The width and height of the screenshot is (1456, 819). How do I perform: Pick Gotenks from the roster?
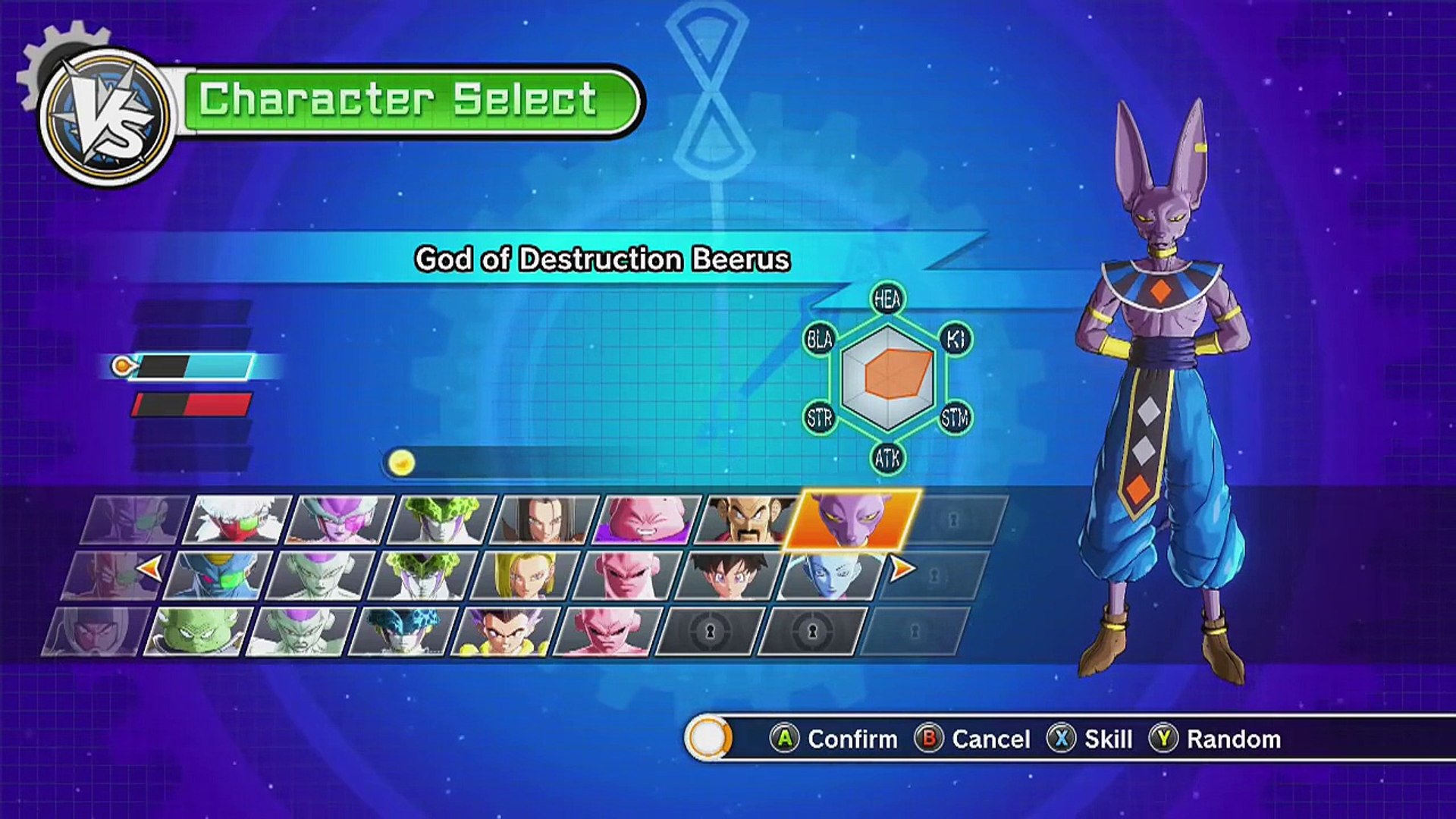[506, 632]
